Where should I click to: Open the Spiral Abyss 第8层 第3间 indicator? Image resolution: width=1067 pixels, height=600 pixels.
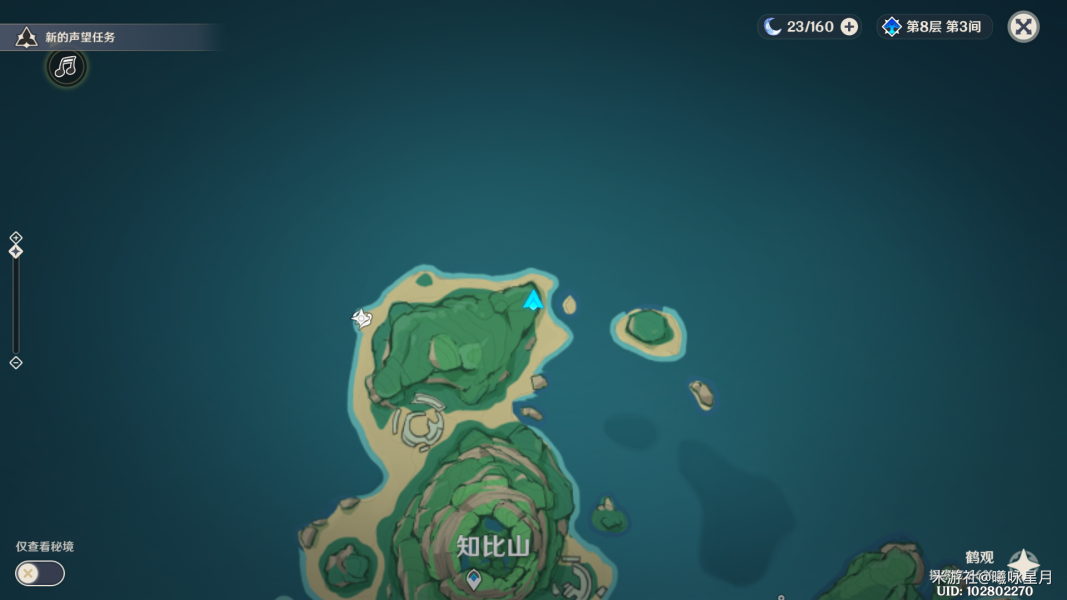click(x=933, y=27)
